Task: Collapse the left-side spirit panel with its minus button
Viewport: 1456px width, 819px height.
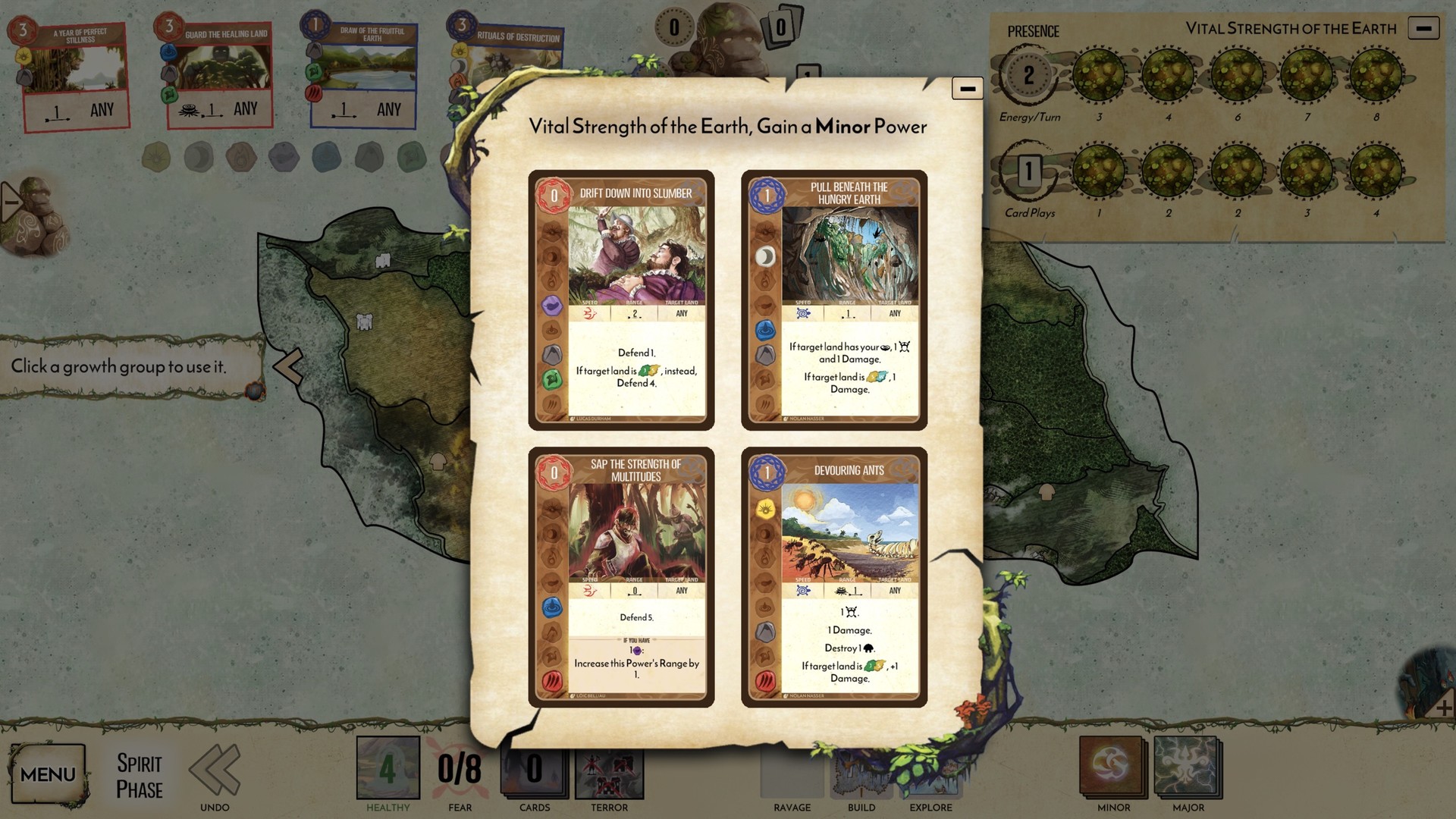Action: click(x=11, y=201)
